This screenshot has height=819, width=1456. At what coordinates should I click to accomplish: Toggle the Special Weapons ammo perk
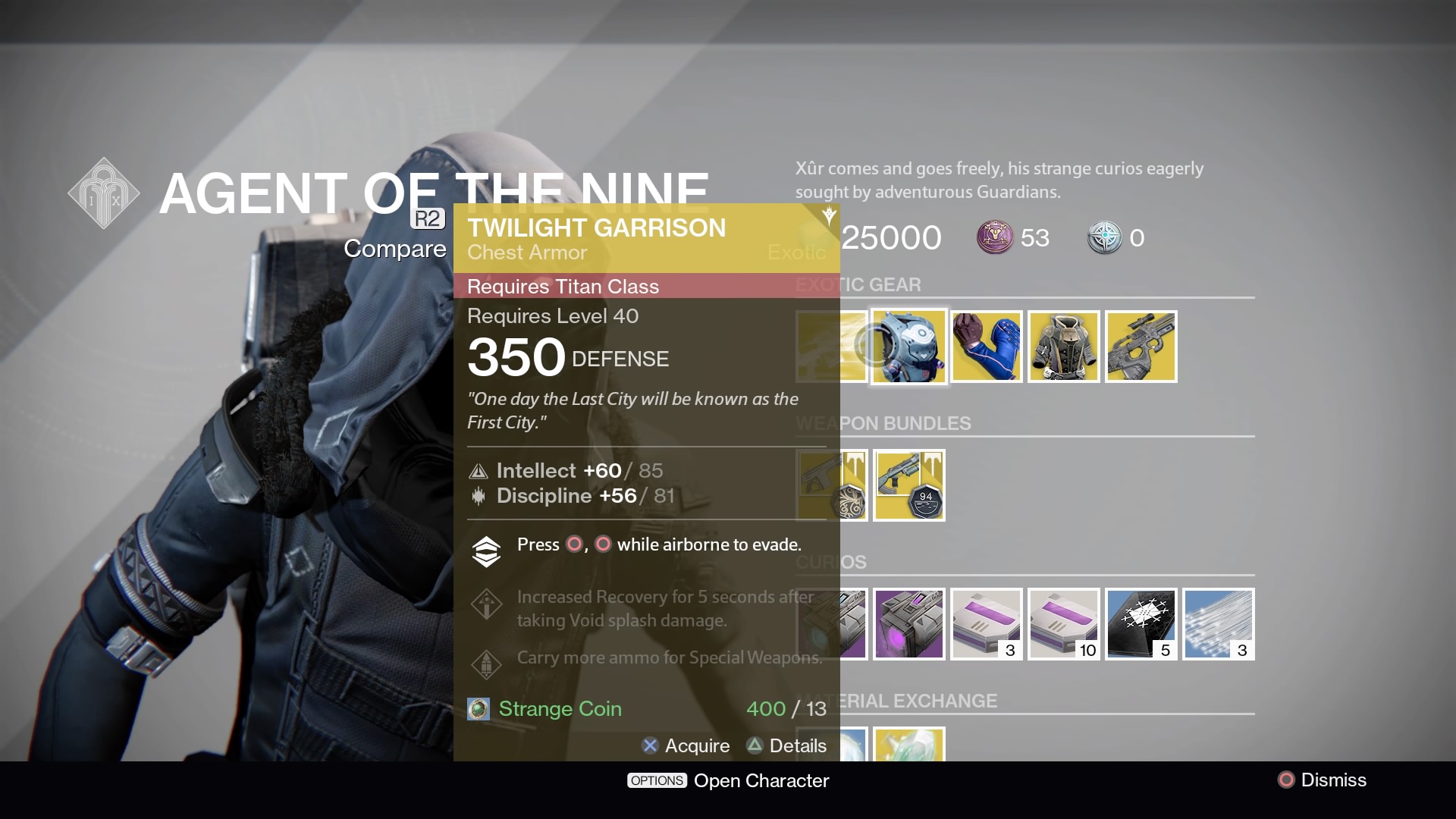coord(485,662)
